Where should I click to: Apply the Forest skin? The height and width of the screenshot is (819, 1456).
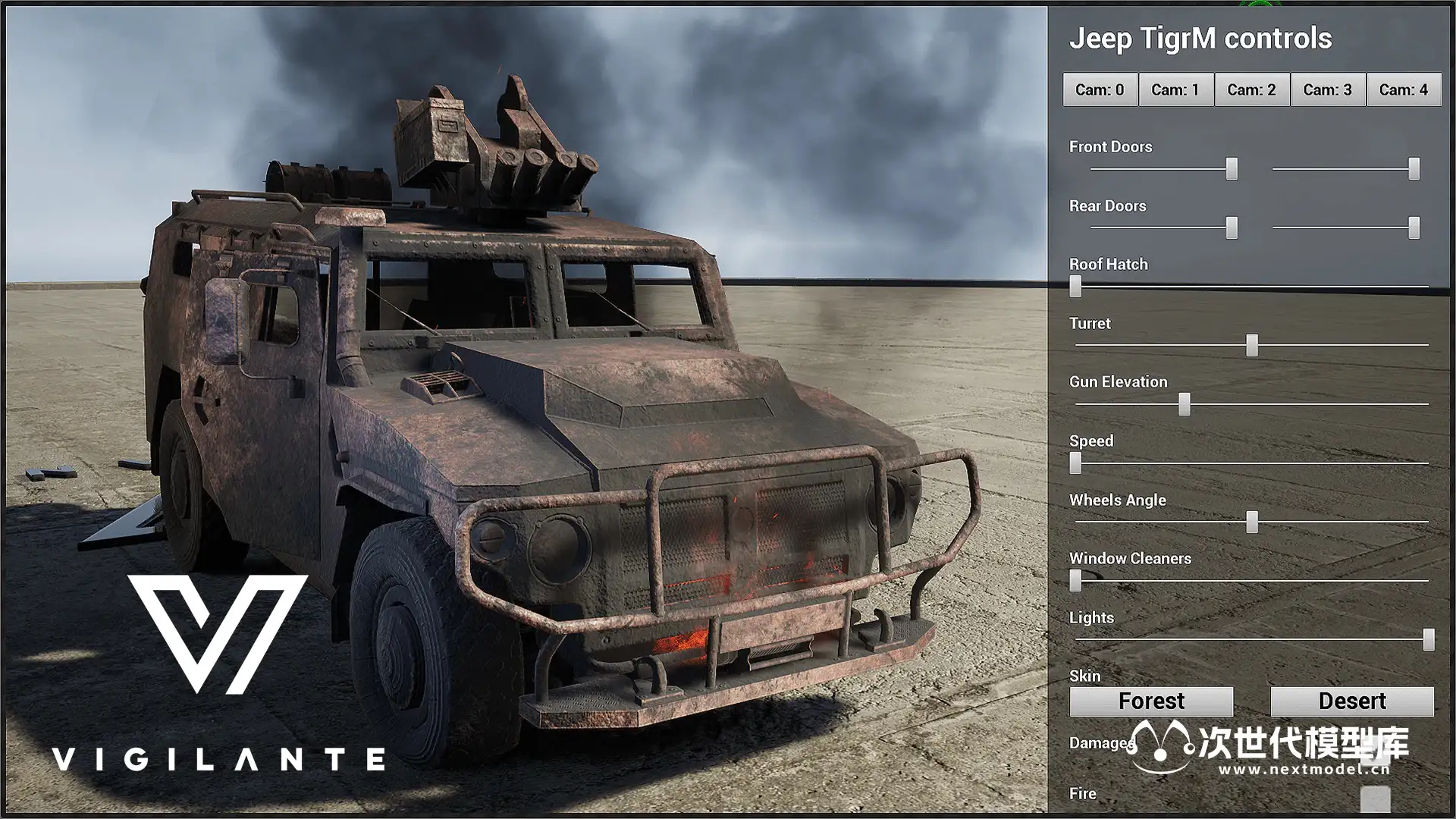(x=1151, y=701)
